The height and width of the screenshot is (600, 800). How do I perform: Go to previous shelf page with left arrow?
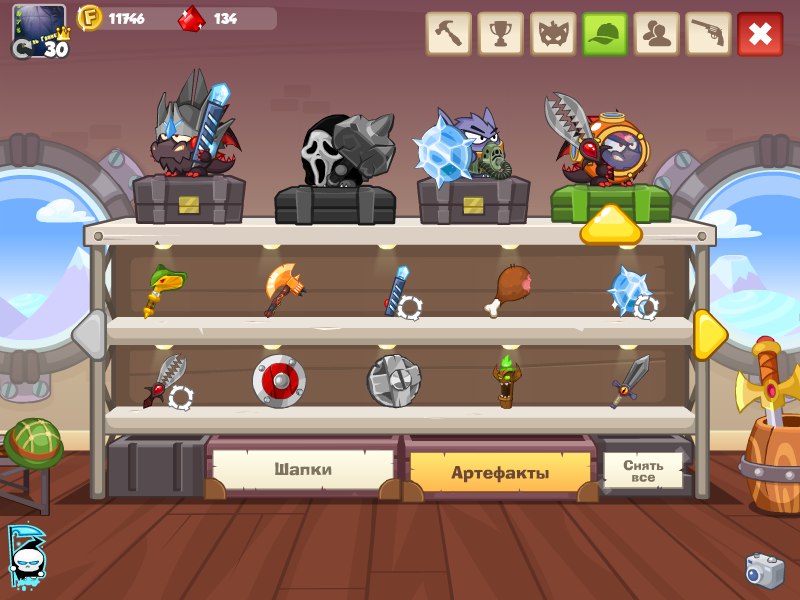[x=90, y=334]
